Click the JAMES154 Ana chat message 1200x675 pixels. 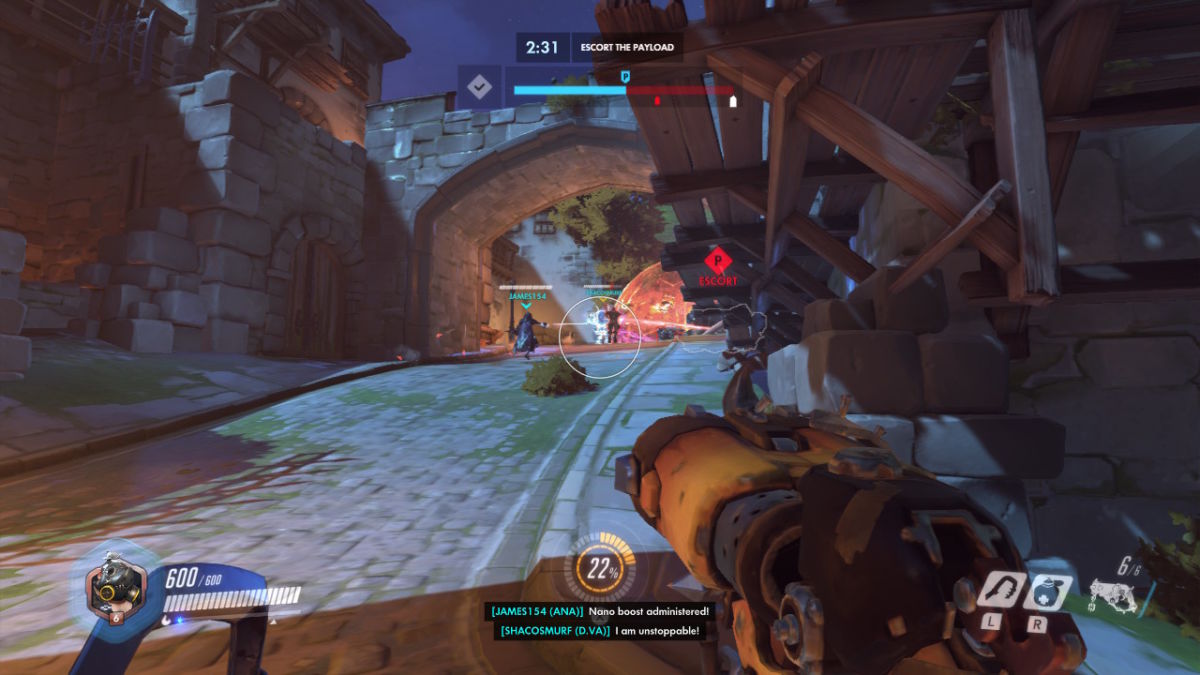click(x=598, y=610)
